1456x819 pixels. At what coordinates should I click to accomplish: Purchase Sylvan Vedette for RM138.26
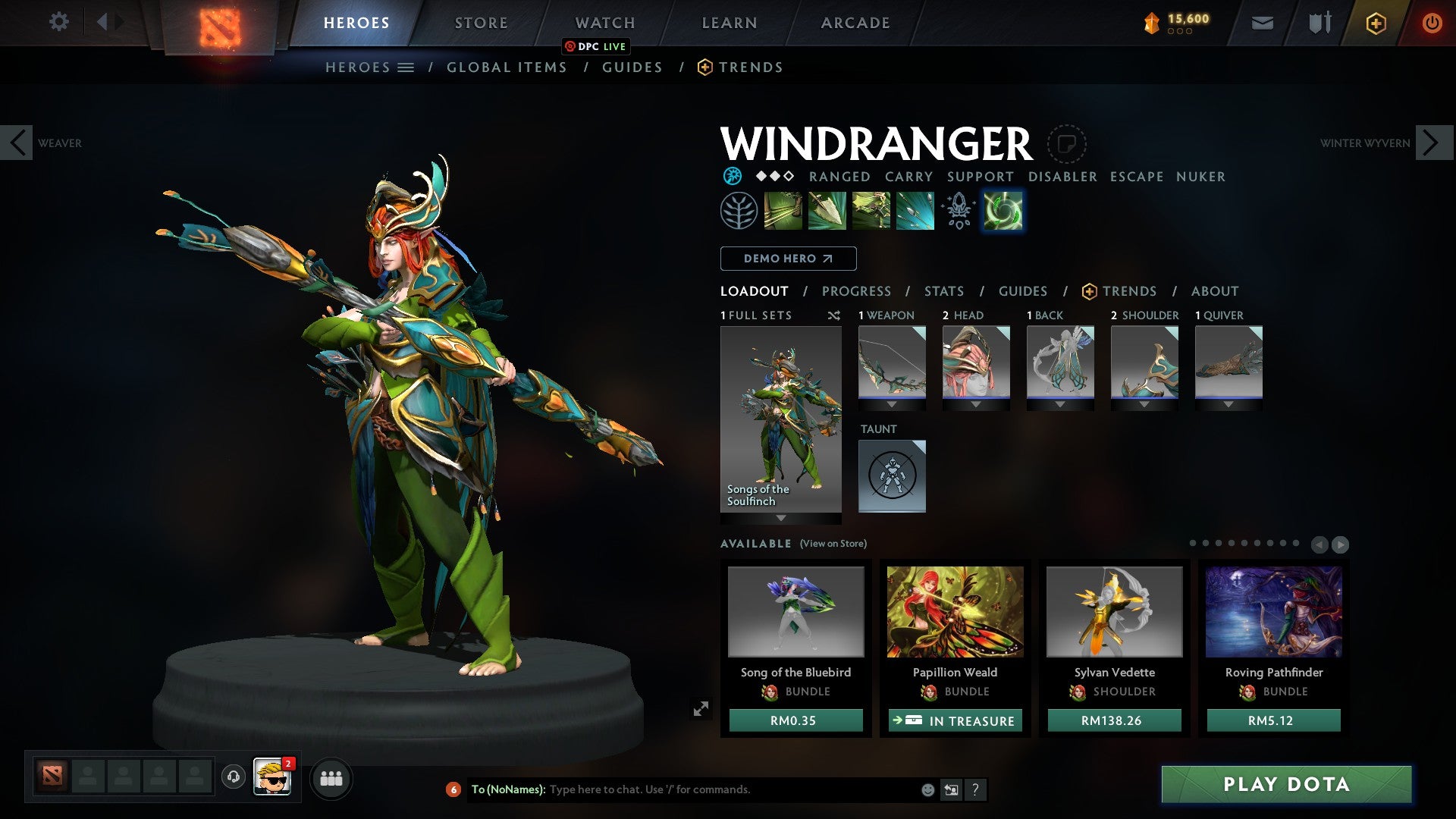(x=1114, y=720)
